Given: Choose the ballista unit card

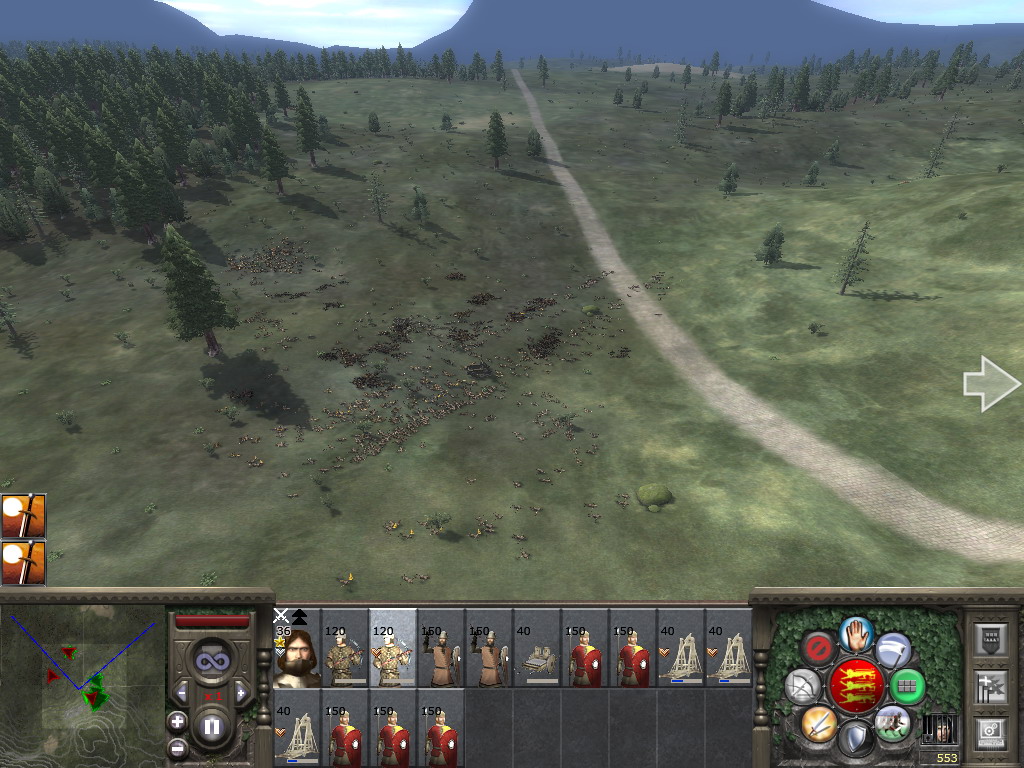Looking at the screenshot, I should tap(537, 656).
